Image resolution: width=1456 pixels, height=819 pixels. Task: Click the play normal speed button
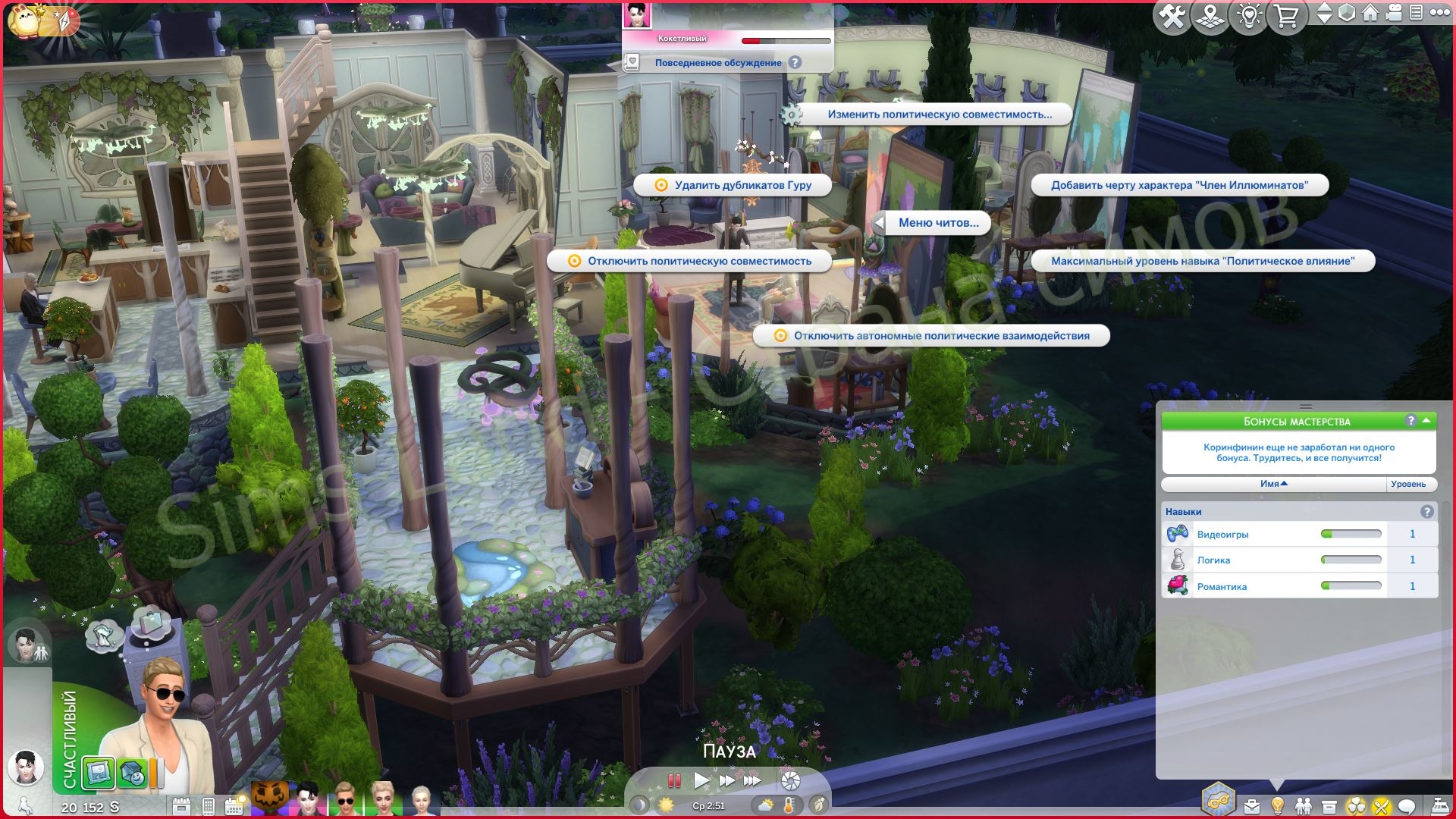[x=701, y=780]
